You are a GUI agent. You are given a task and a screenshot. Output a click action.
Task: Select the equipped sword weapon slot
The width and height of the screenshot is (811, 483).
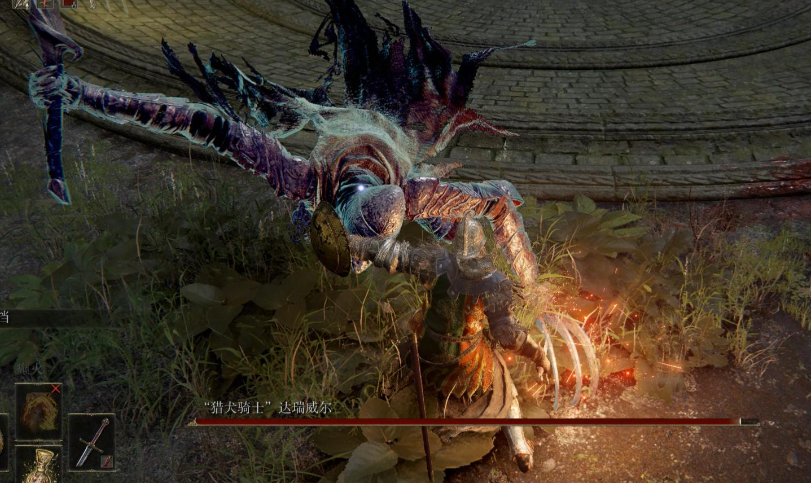[x=91, y=442]
